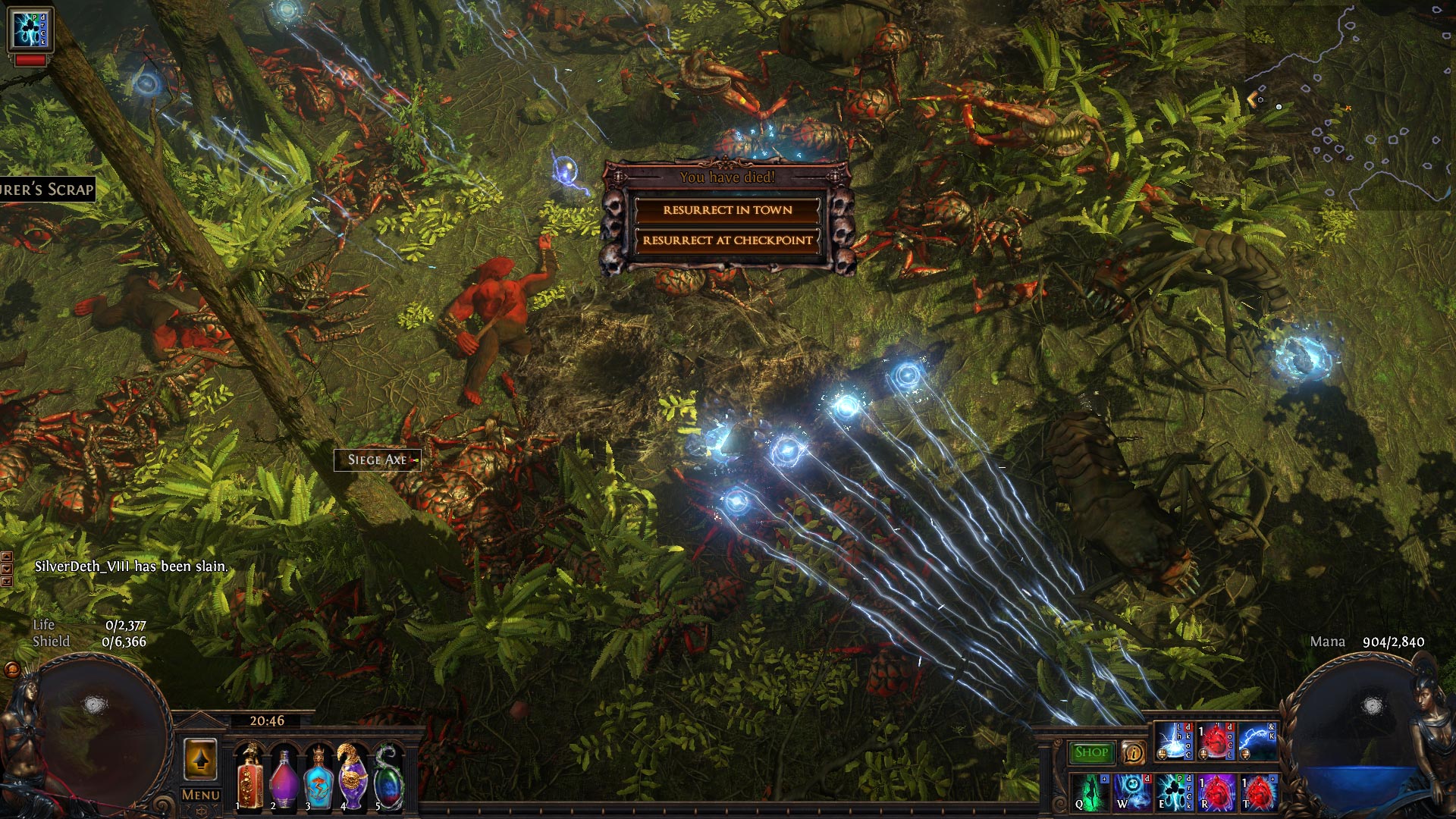Open the green Shop button
The height and width of the screenshot is (819, 1456).
(x=1091, y=752)
